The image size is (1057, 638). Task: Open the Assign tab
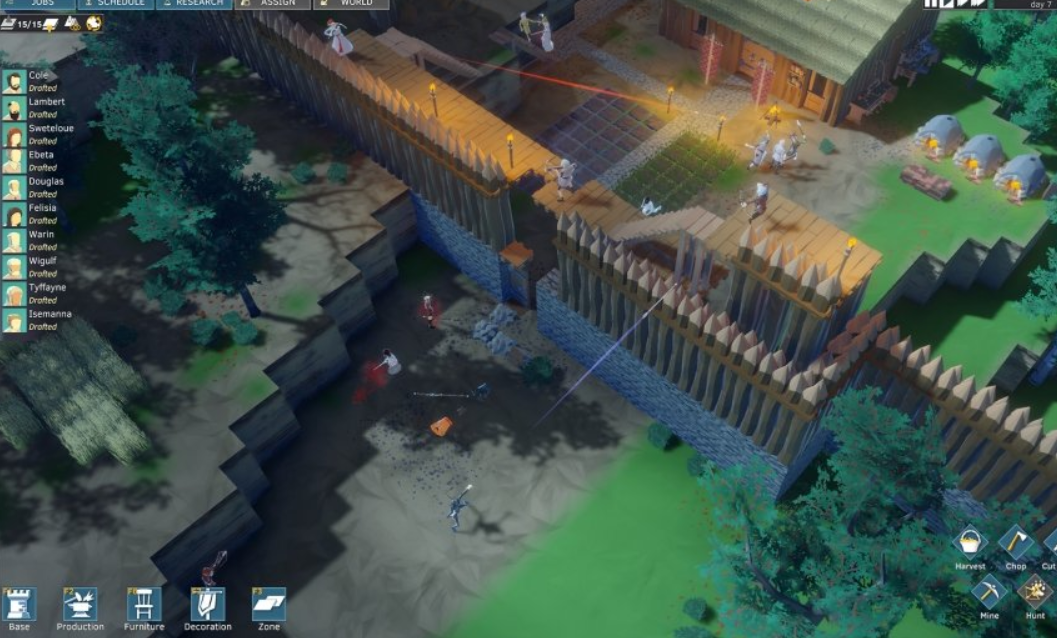[x=272, y=4]
